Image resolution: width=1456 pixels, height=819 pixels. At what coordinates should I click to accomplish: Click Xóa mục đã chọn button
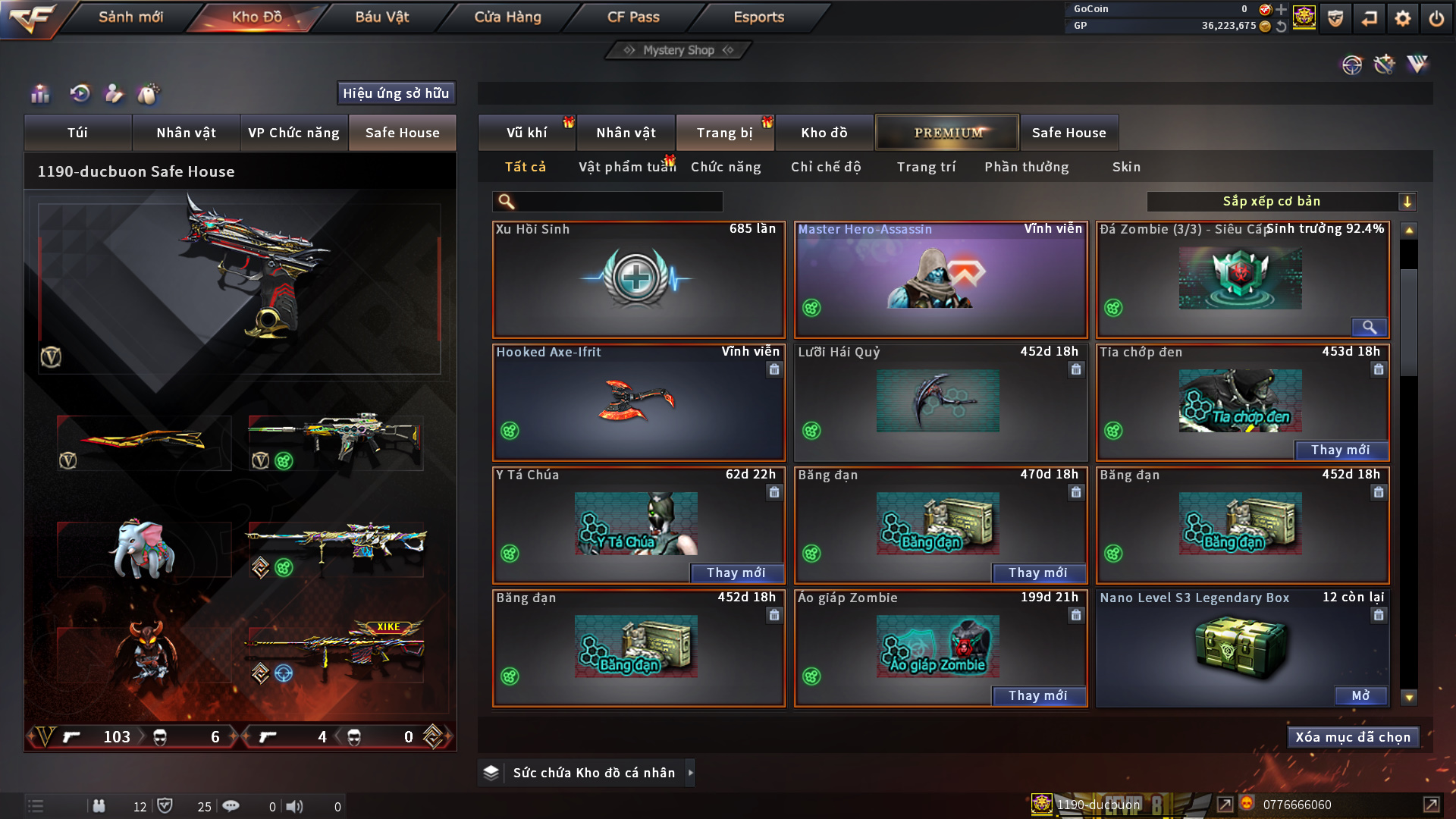point(1352,737)
